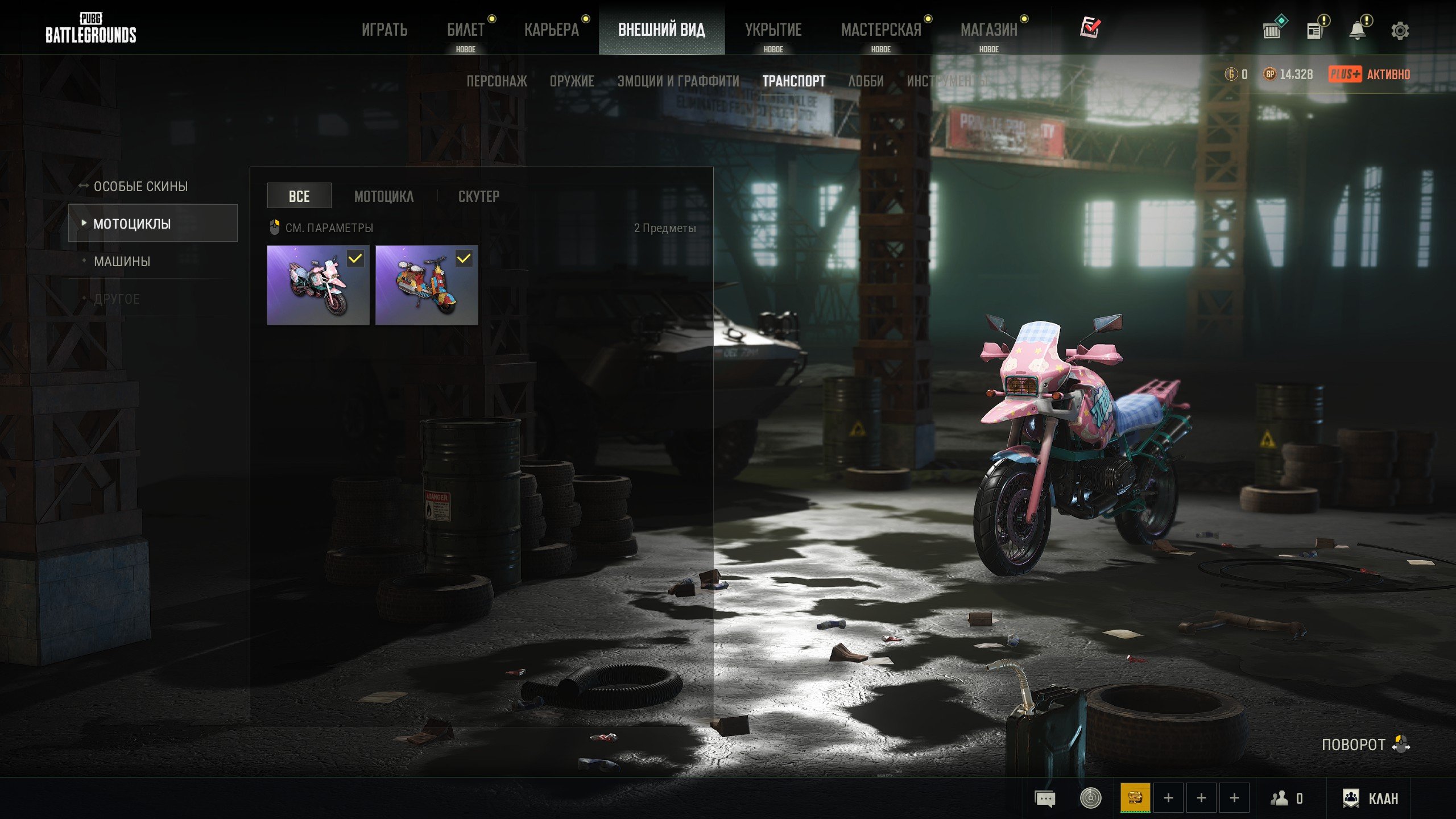The height and width of the screenshot is (819, 1456).
Task: Filter items by Скутер
Action: (x=478, y=196)
